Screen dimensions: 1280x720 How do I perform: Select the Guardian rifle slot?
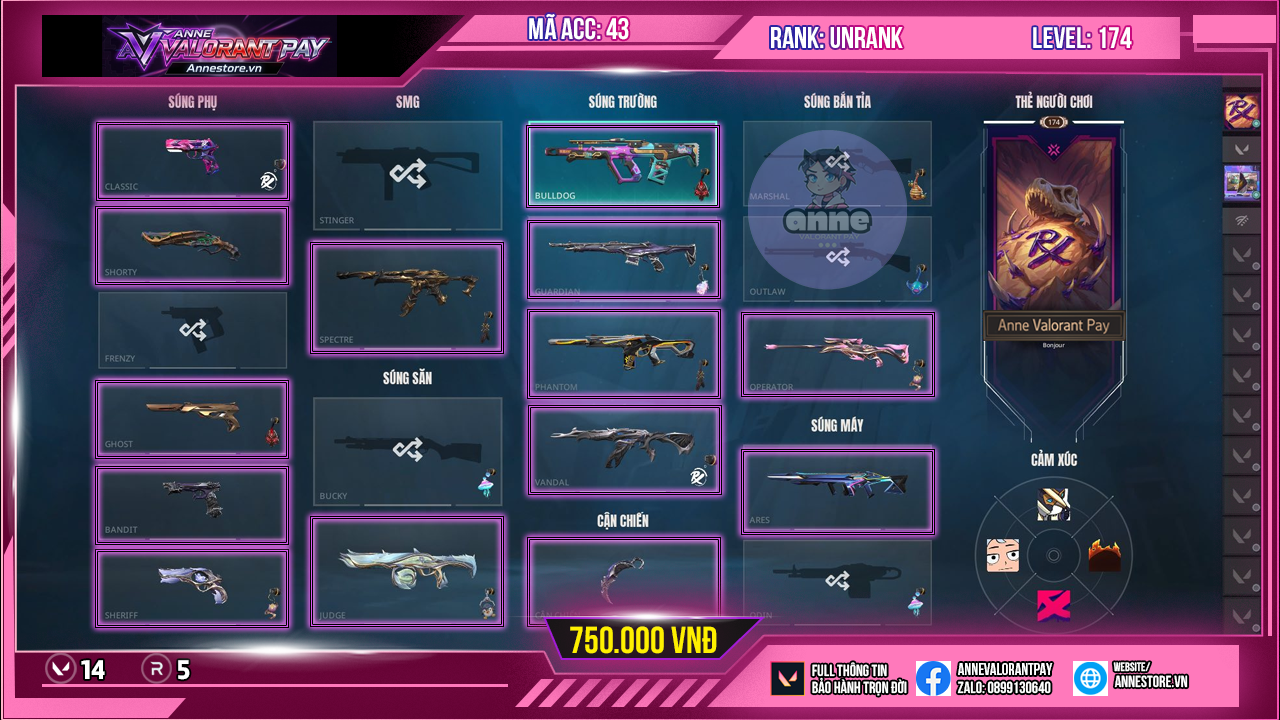click(623, 259)
